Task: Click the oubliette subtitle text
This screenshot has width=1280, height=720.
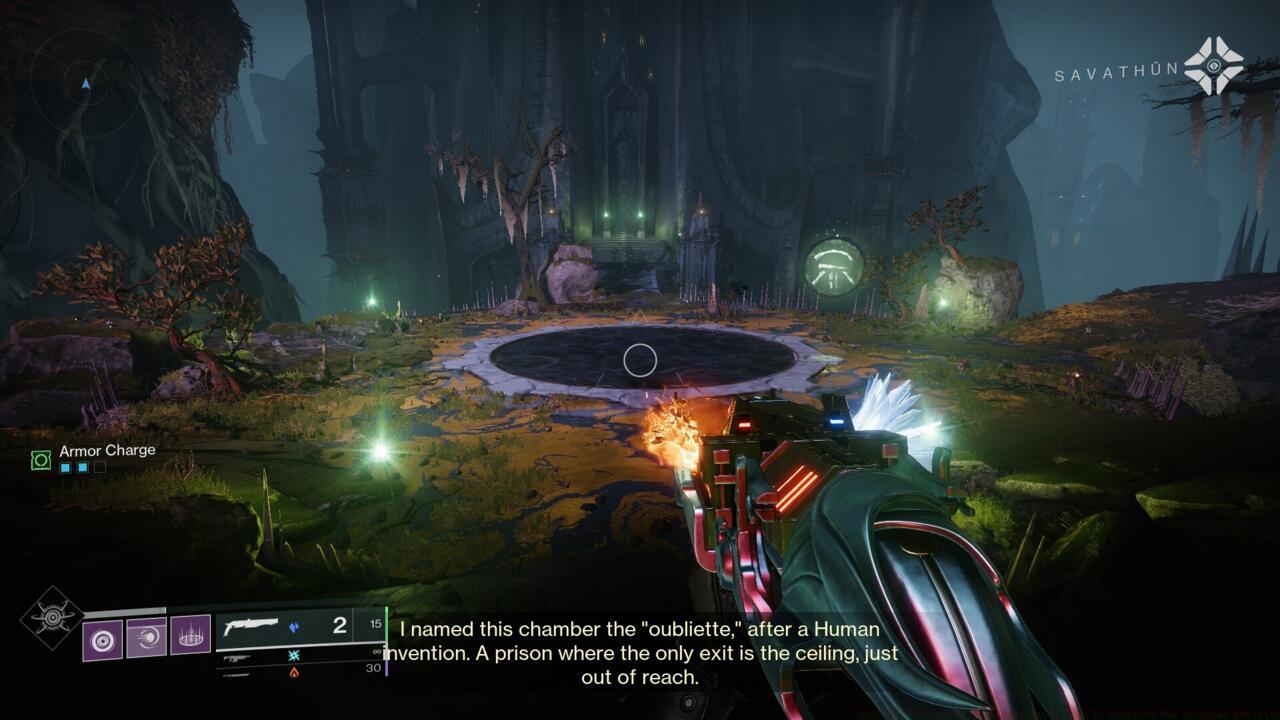Action: (640, 653)
